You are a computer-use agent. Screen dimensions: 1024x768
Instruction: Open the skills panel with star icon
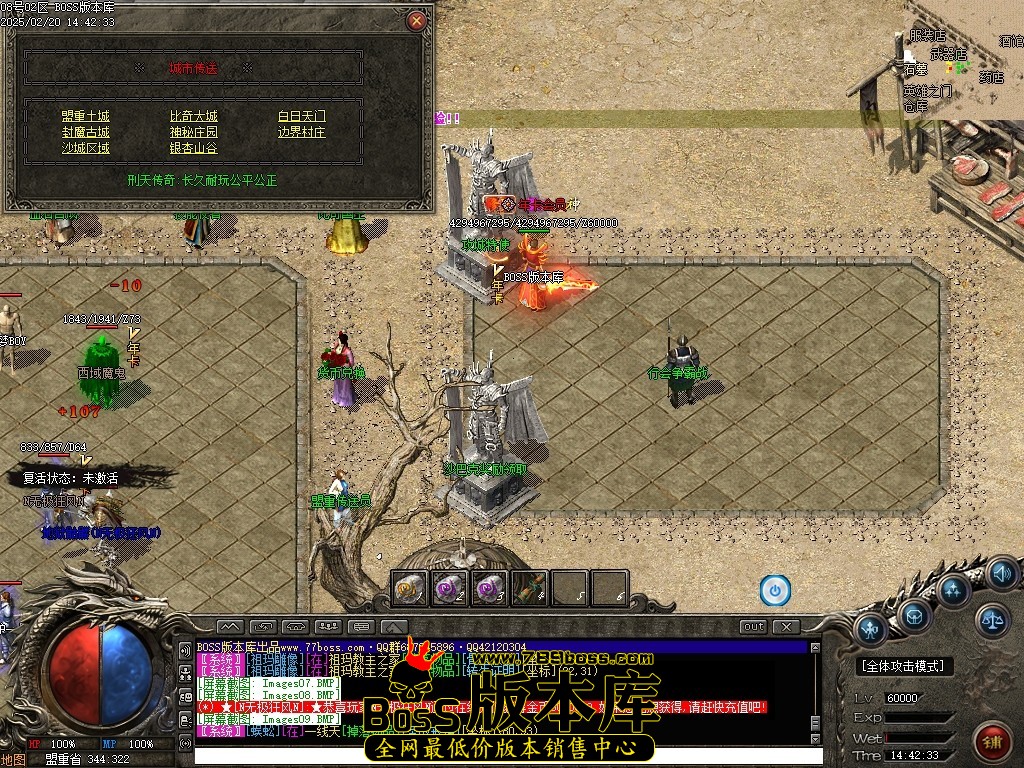pyautogui.click(x=953, y=590)
